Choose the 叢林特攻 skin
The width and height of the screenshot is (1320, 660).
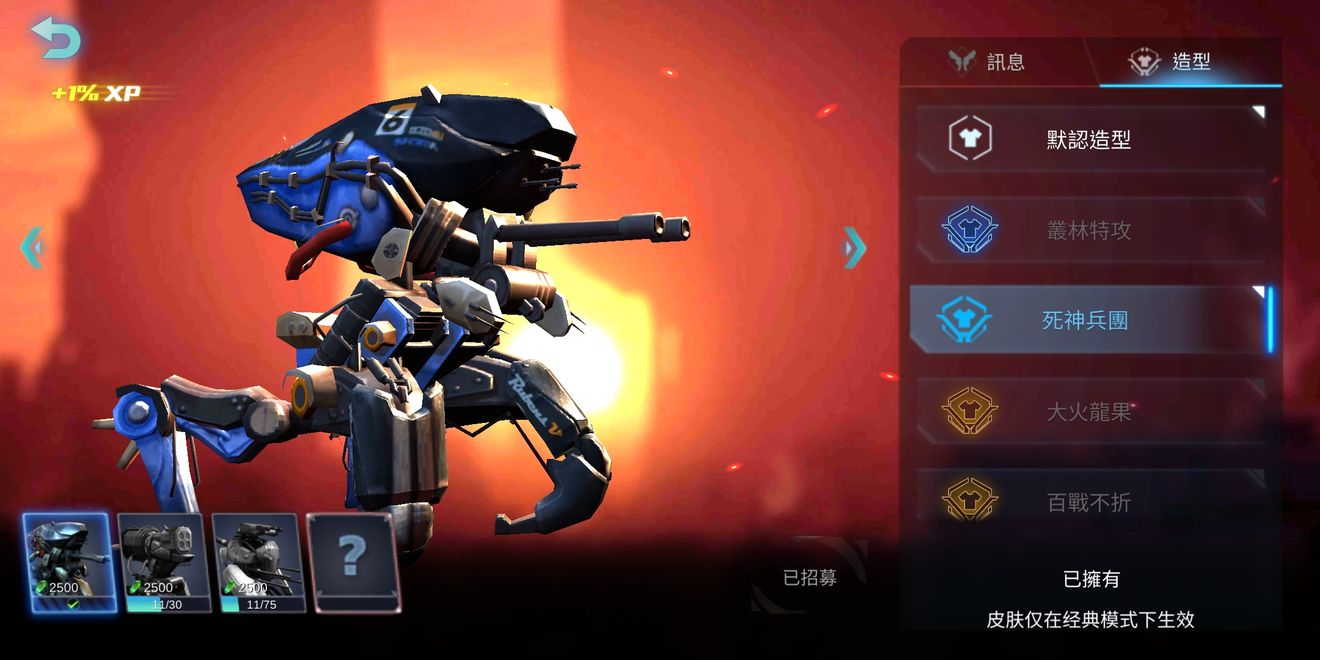[1090, 230]
